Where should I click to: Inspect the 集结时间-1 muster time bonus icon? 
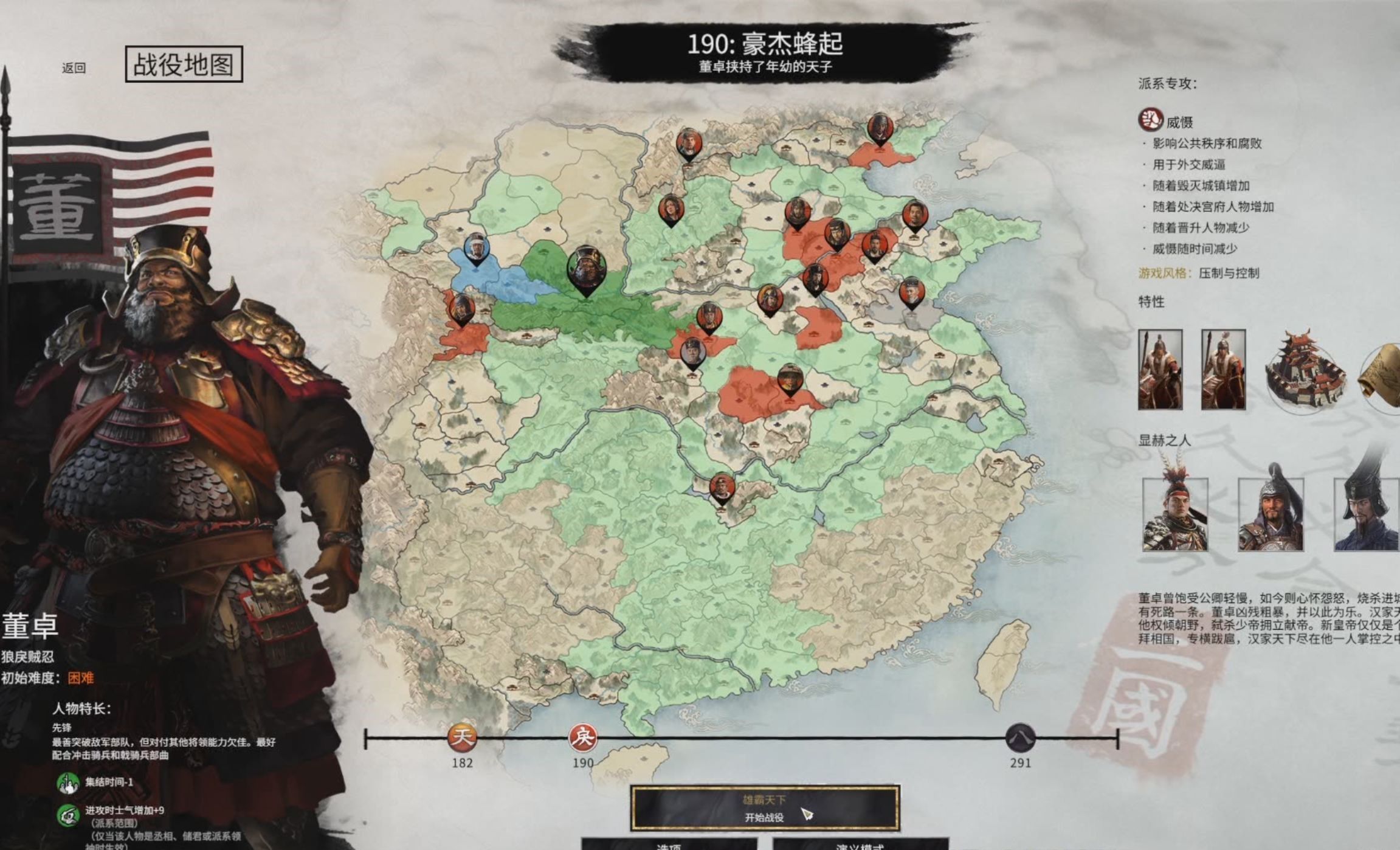click(x=68, y=783)
